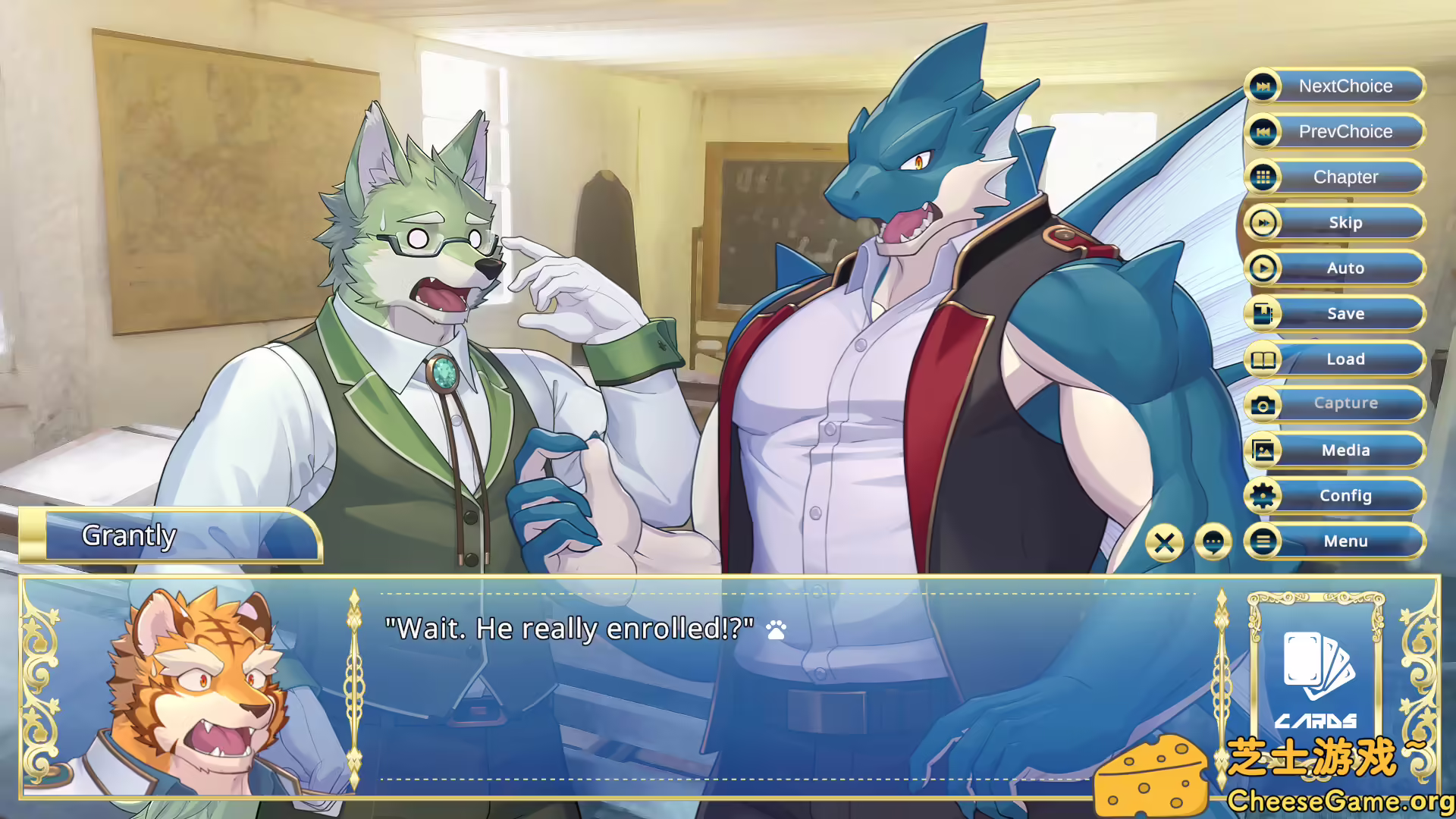The width and height of the screenshot is (1456, 819).
Task: Advance the dialogue at the paw icon
Action: (777, 629)
